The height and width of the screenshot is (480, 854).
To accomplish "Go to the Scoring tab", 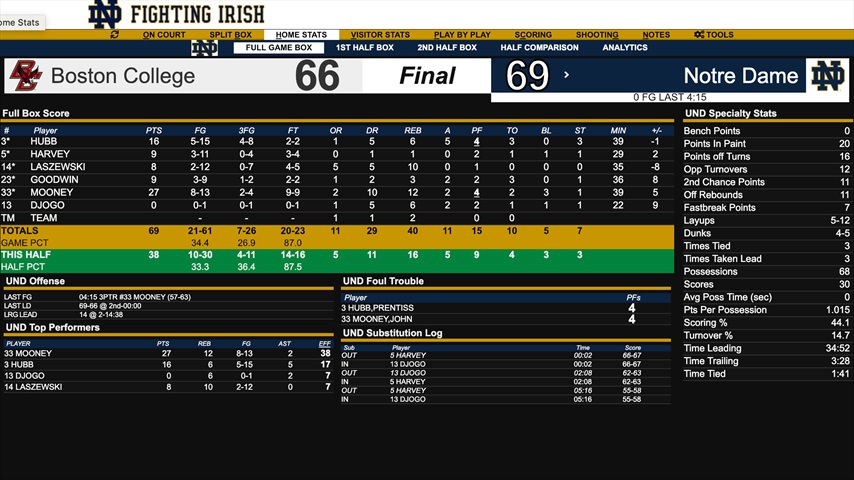I will [x=533, y=35].
